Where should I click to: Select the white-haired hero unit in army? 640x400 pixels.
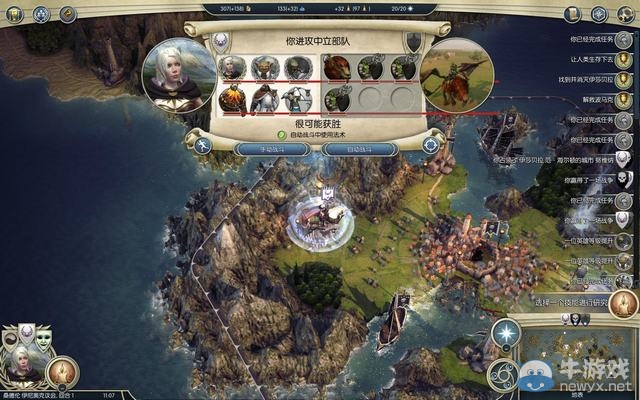point(232,67)
